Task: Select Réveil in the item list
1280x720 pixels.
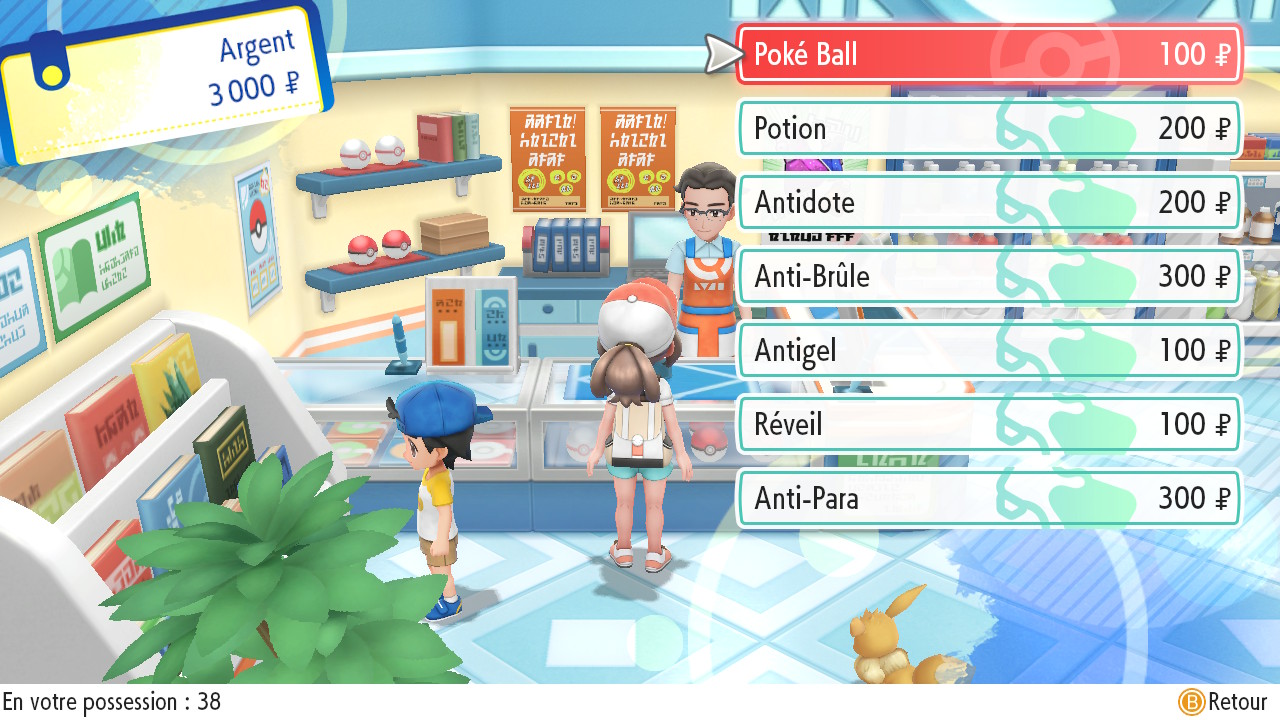Action: coord(988,424)
